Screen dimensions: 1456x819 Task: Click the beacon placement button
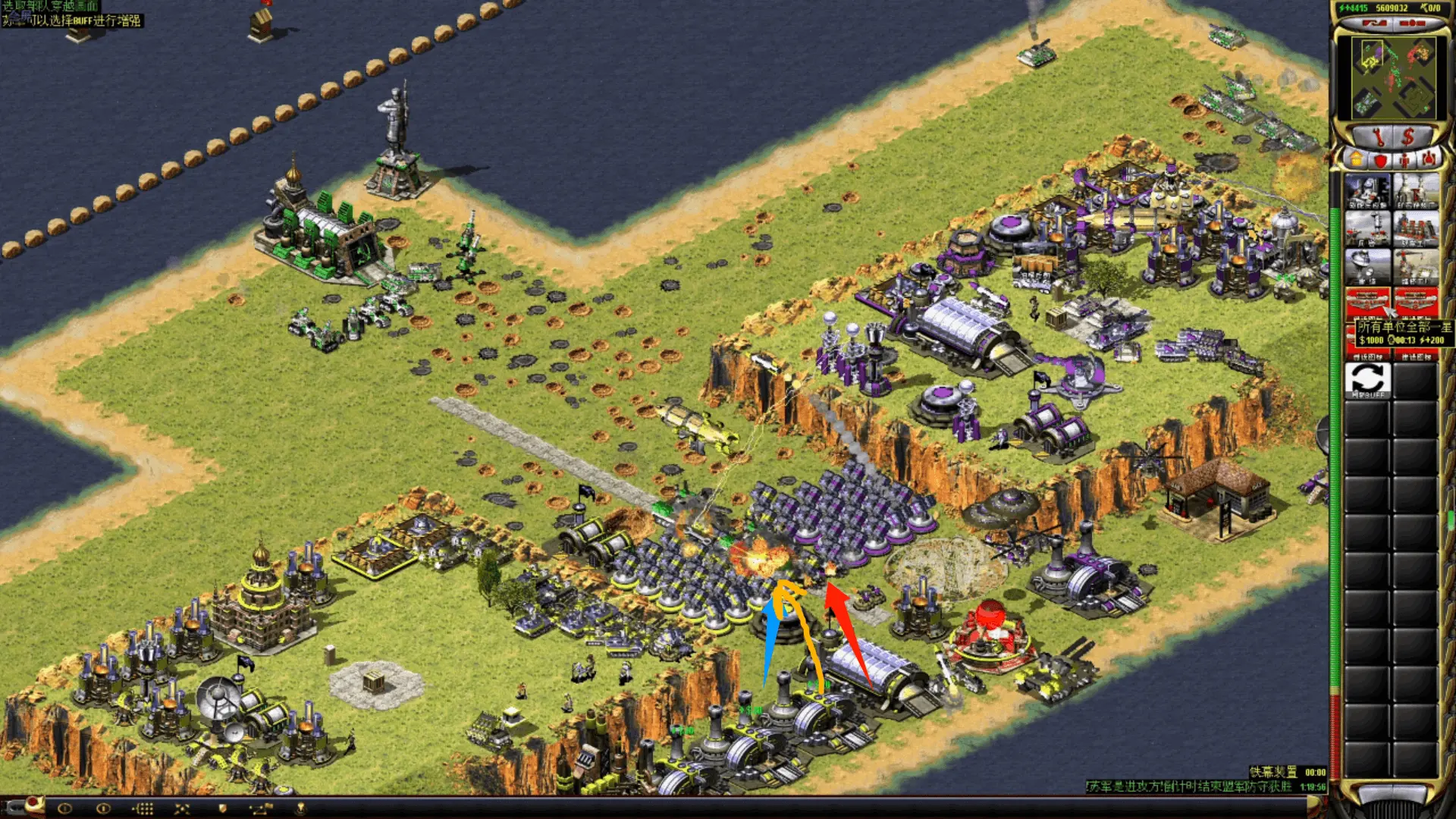[300, 808]
